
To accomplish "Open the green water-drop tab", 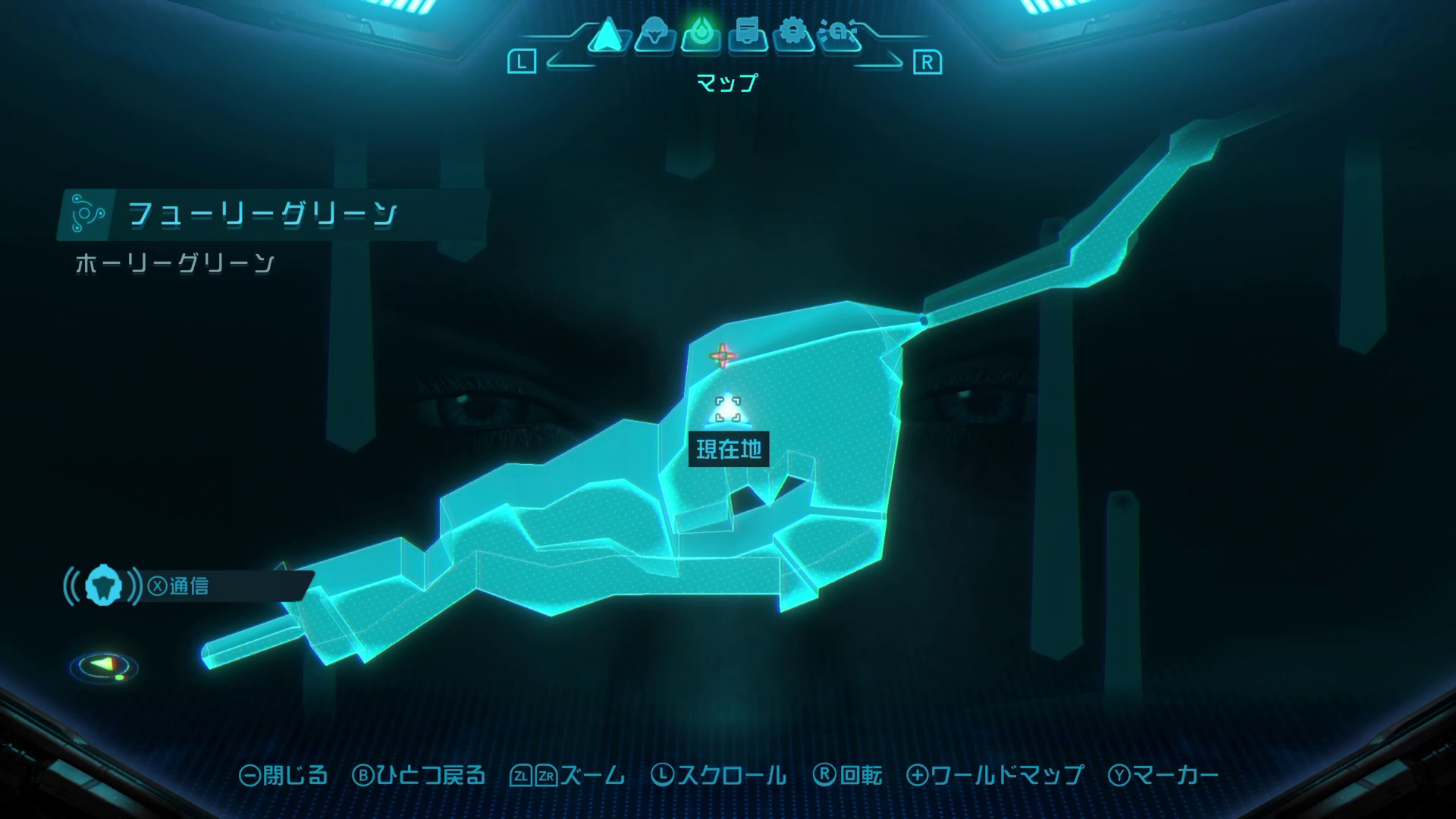I will (x=700, y=35).
